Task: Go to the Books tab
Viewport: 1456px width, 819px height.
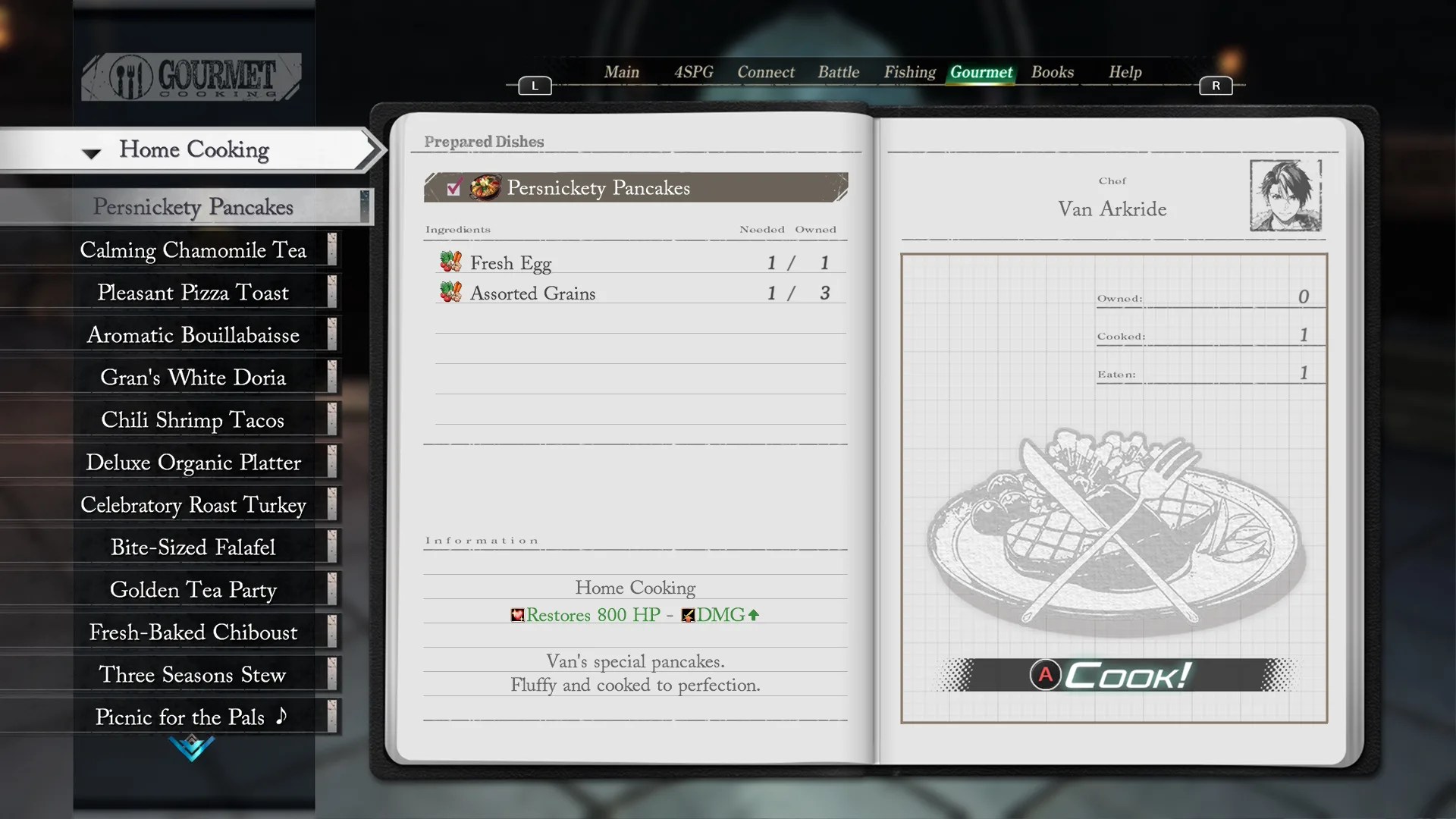Action: point(1052,72)
